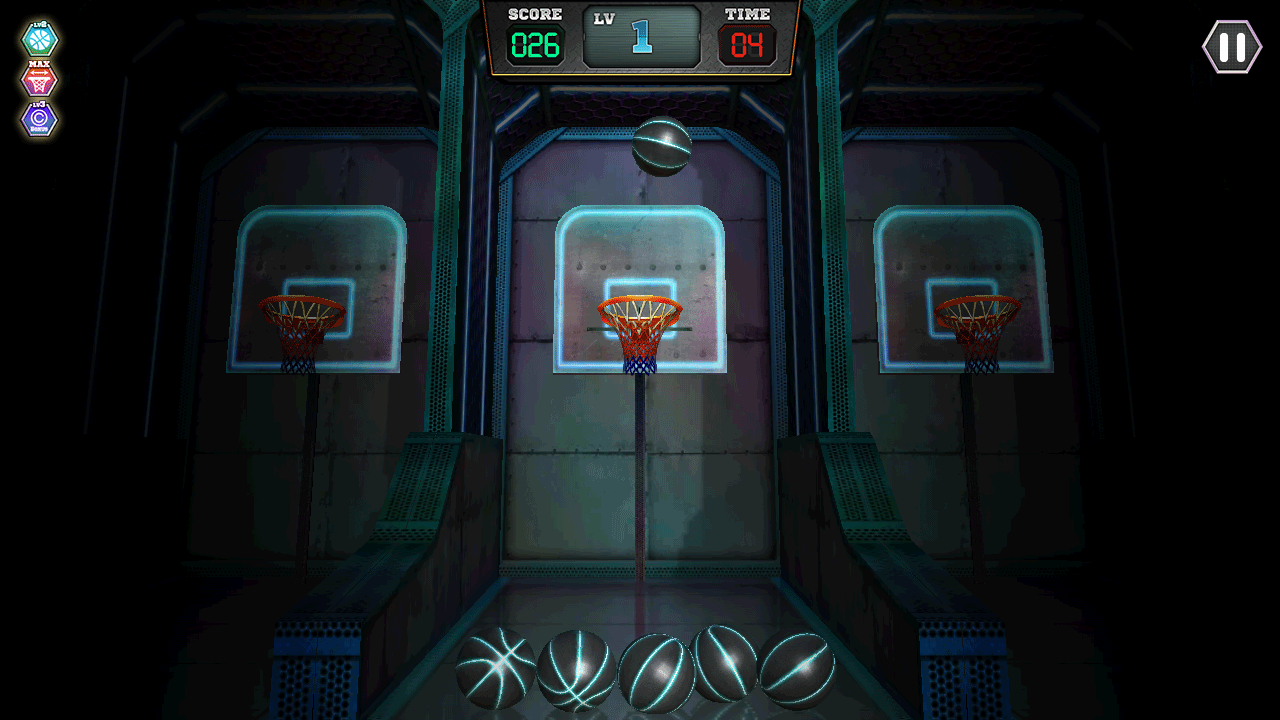The width and height of the screenshot is (1280, 720).
Task: Select the LV3 C Bonus badge
Action: coord(40,119)
